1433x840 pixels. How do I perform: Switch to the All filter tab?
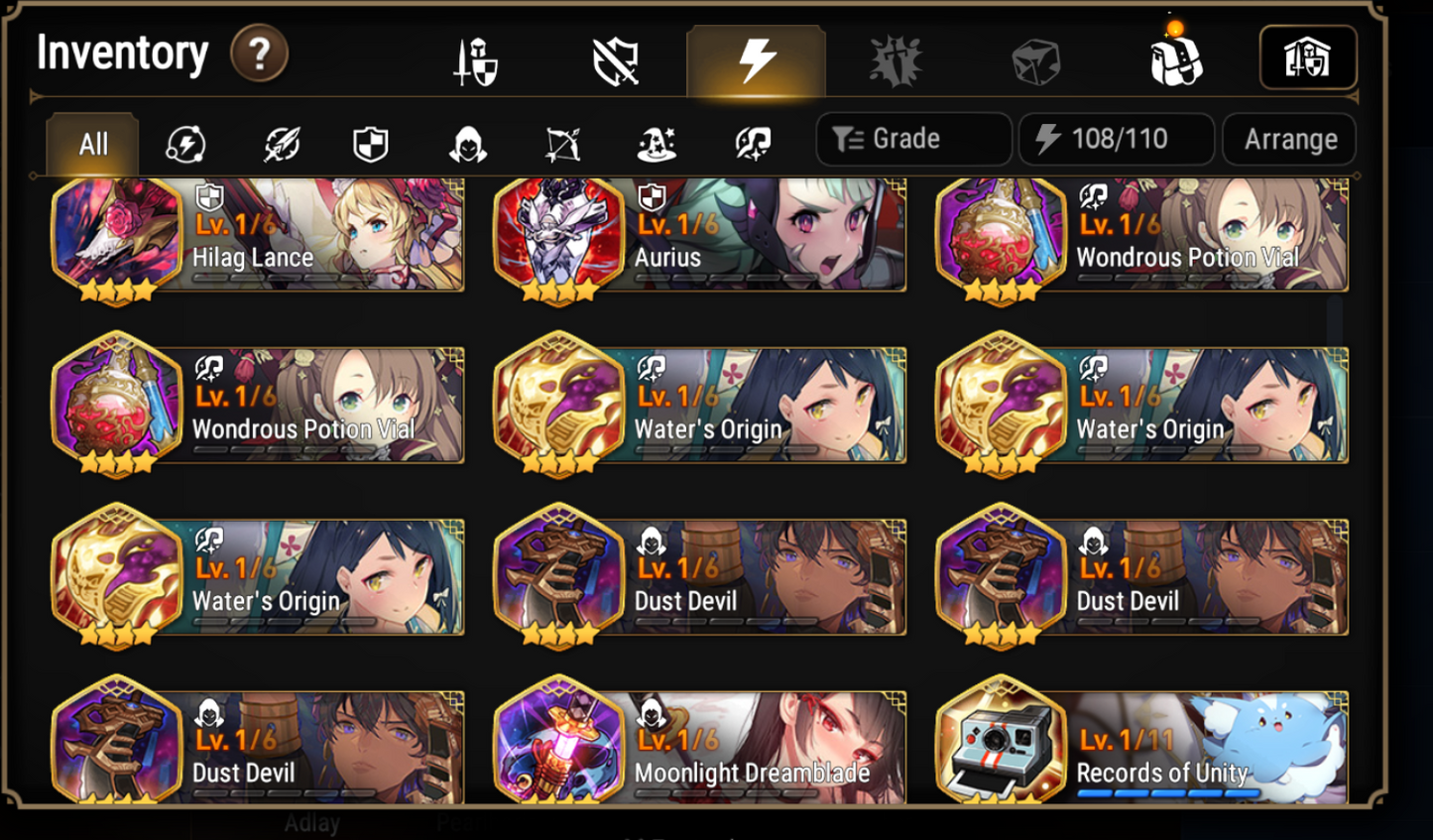pyautogui.click(x=91, y=142)
